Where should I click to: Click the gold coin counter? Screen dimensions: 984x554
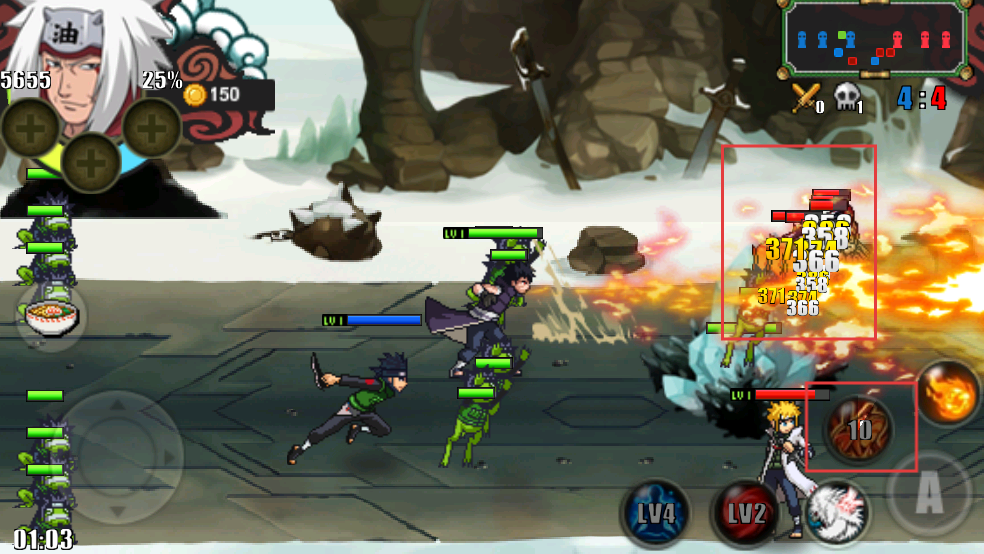[x=212, y=95]
